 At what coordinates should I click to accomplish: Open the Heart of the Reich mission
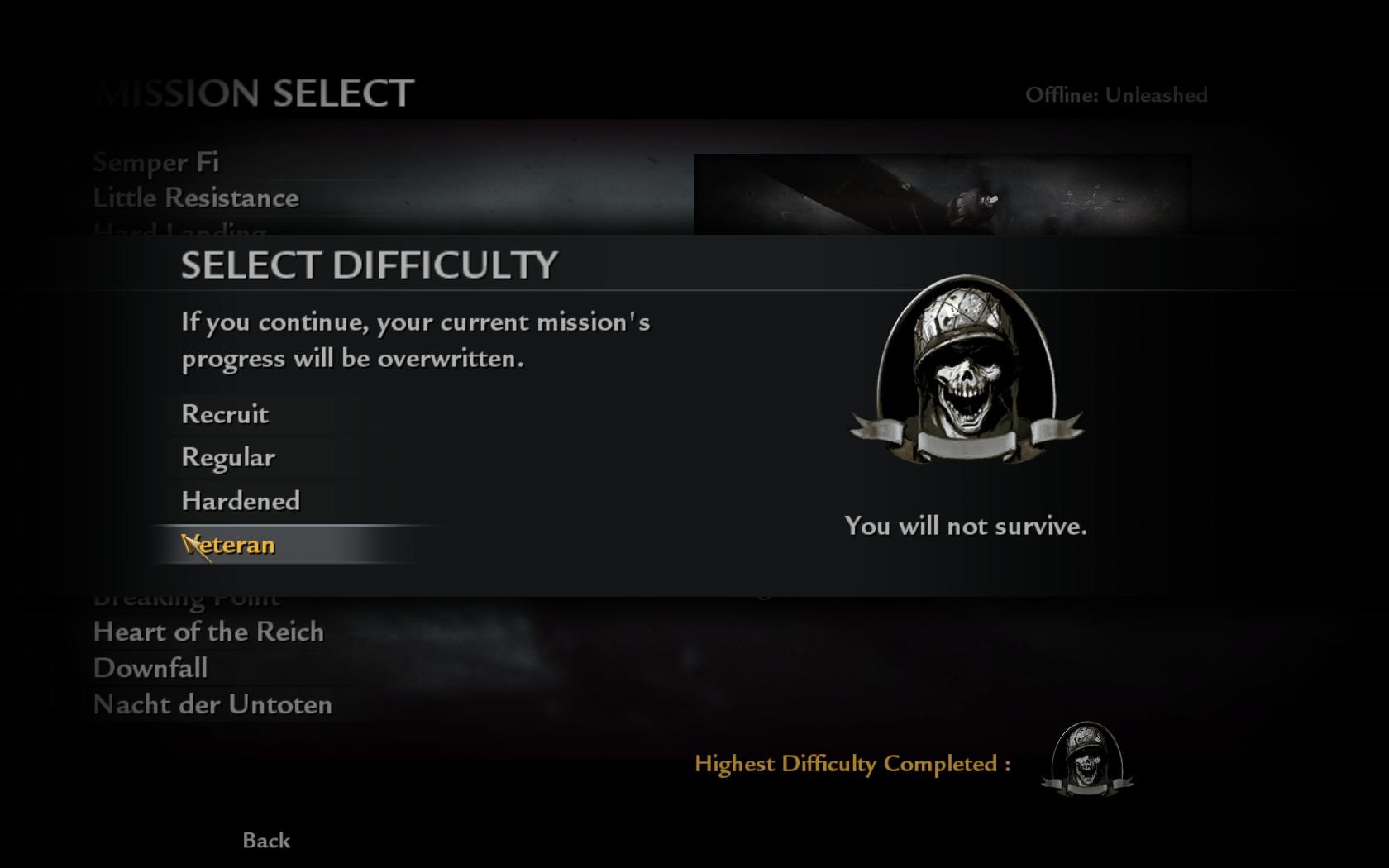(208, 632)
